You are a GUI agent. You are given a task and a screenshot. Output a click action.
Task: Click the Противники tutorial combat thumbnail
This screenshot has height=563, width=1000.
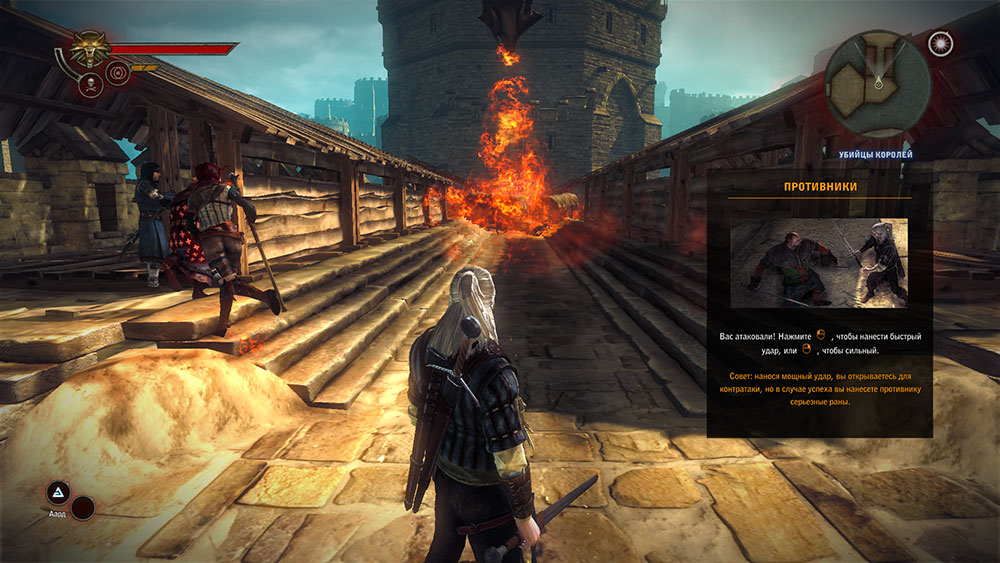coord(819,263)
